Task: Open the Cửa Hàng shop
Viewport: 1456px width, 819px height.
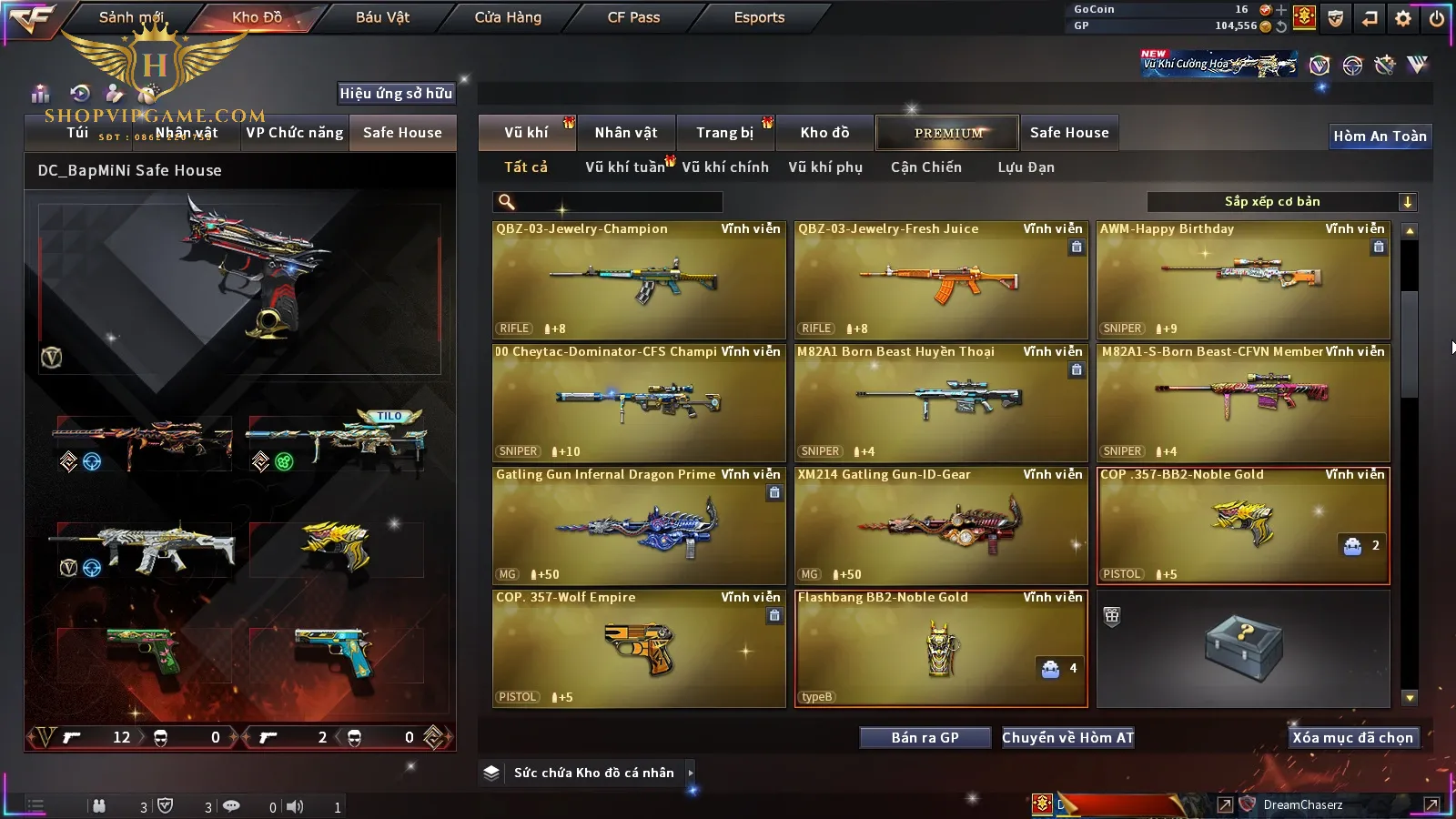Action: click(508, 17)
